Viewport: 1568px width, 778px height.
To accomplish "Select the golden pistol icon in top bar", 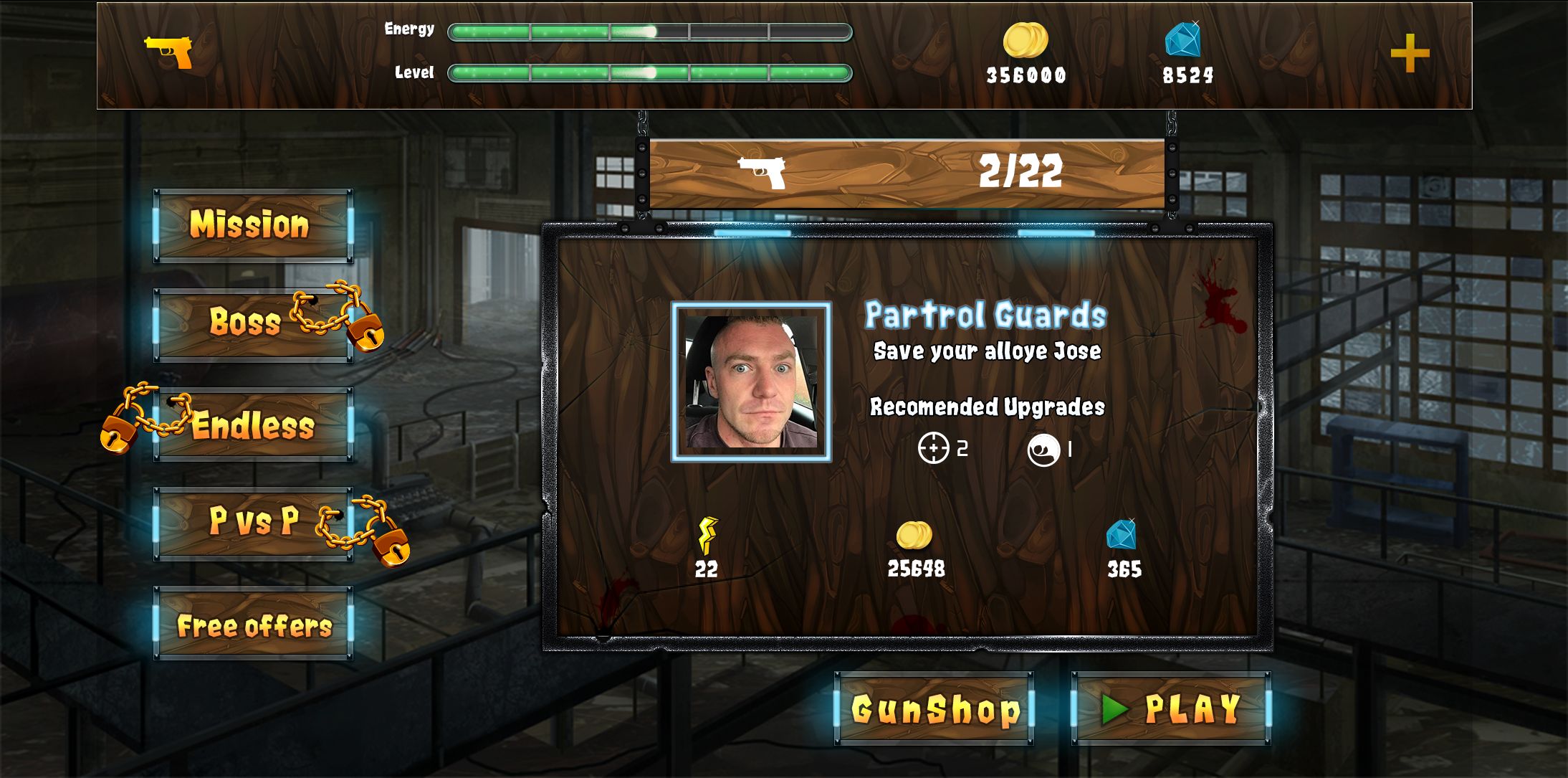I will point(169,52).
